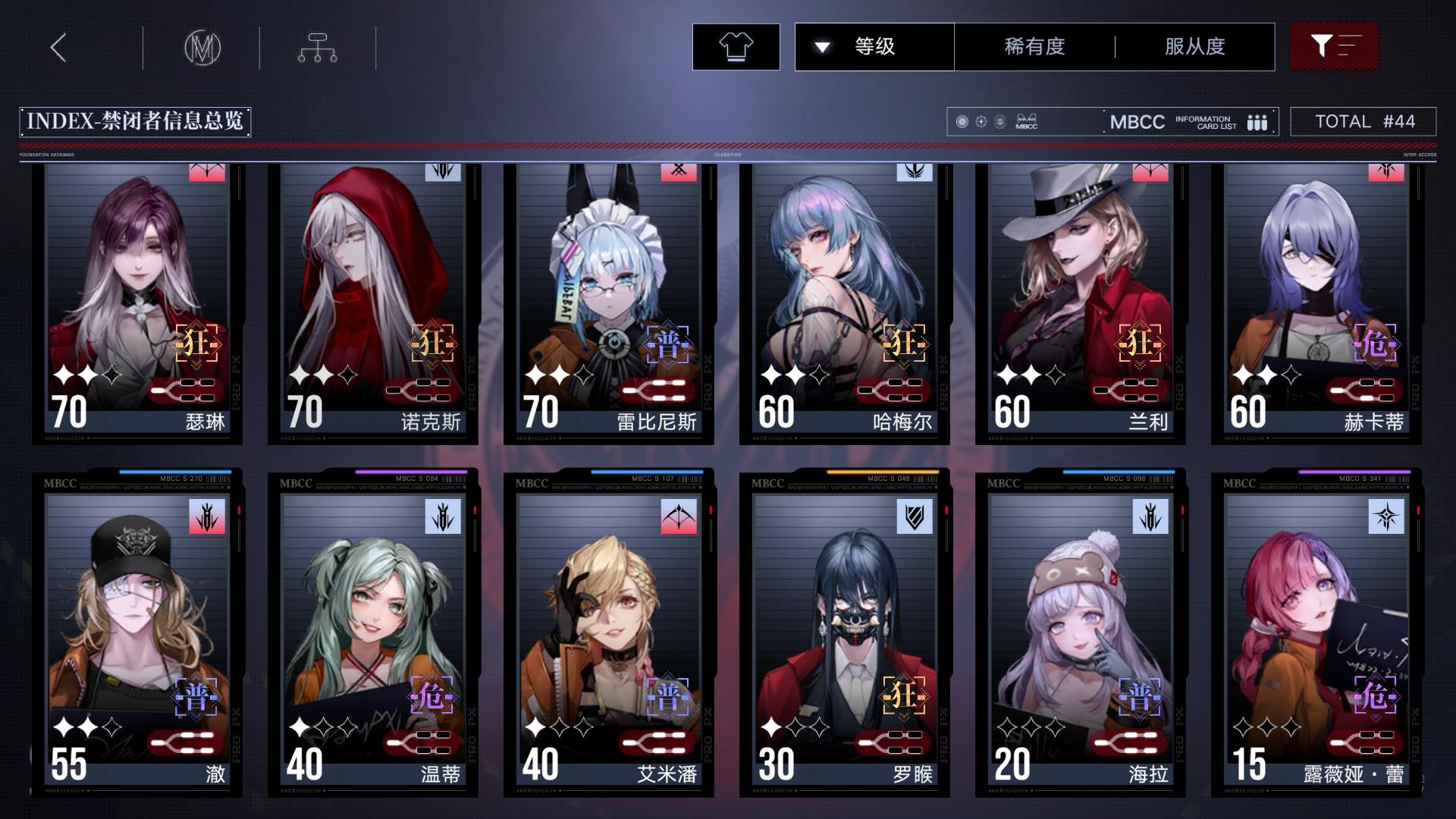Screen dimensions: 1456x819
Task: Click the hierarchy chart icon next to the M emblem
Action: click(x=316, y=46)
